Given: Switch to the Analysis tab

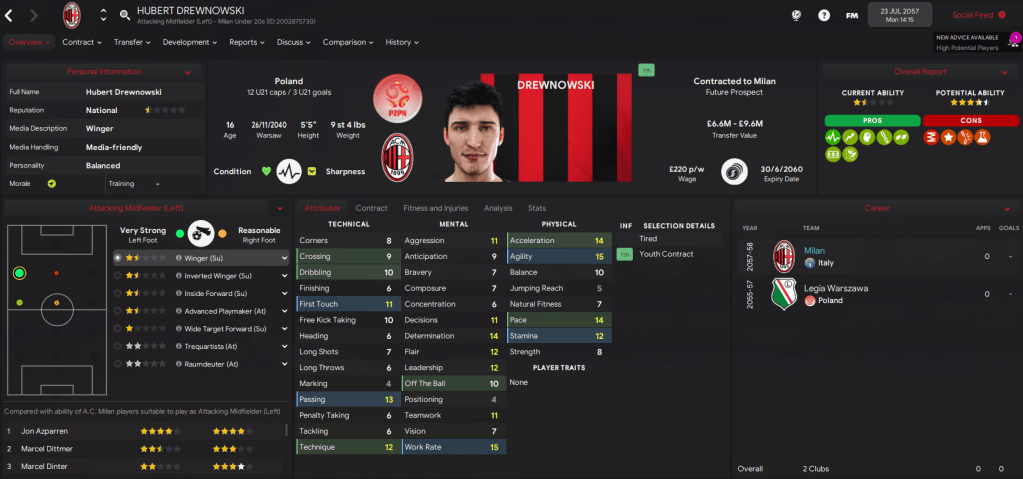Looking at the screenshot, I should [497, 208].
